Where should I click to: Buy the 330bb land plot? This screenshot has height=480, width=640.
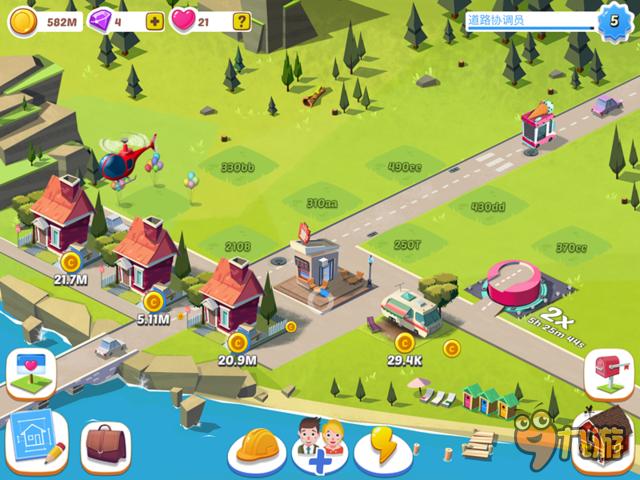tap(237, 166)
